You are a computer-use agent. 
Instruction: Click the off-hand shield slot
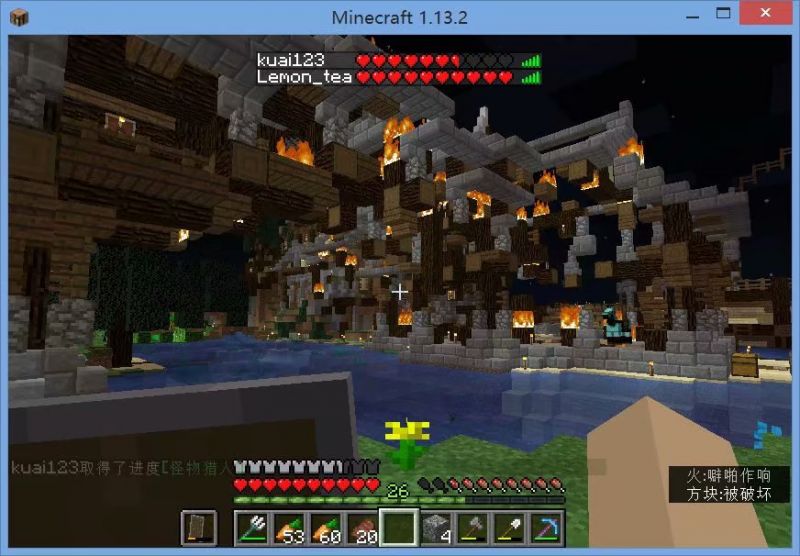point(199,527)
